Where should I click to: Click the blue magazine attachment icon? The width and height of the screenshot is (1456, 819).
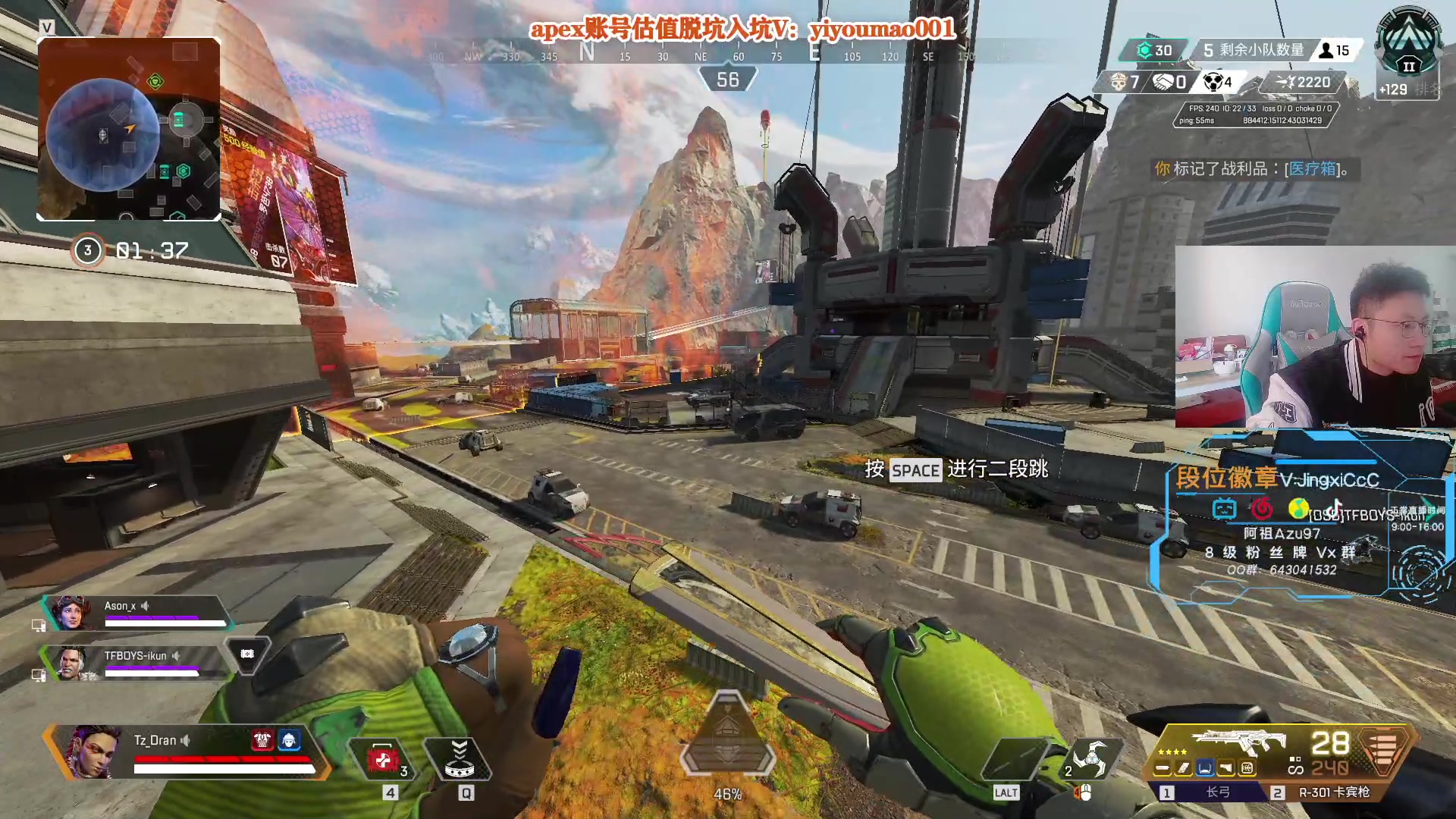[x=1204, y=769]
